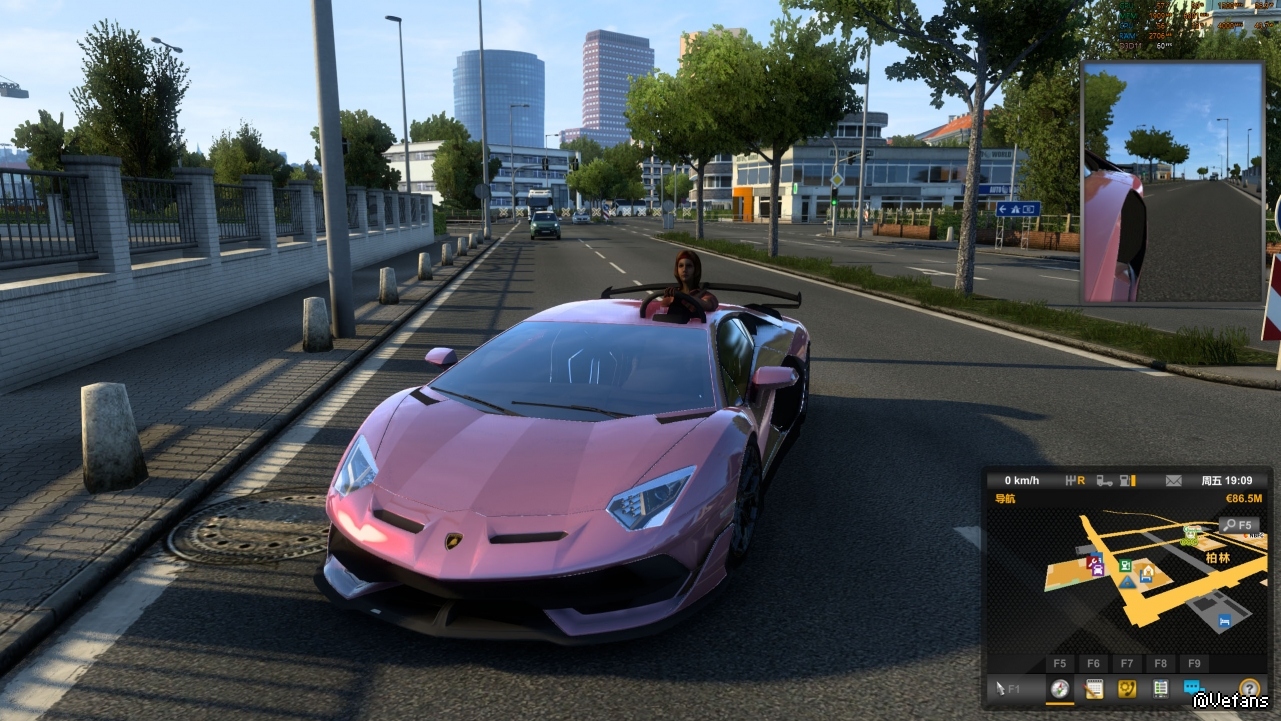
Task: Click the blue bed marker on the grey block
Action: pos(1224,621)
